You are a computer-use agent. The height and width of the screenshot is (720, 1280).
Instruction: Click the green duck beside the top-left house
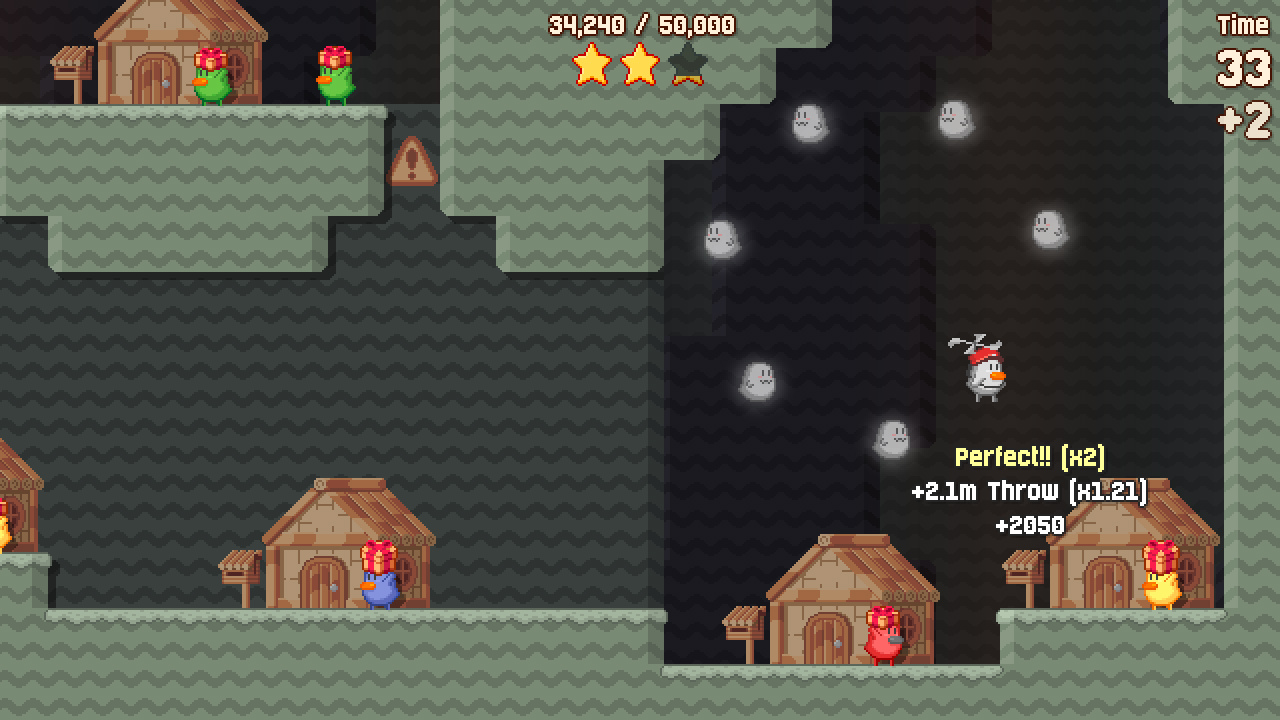(x=213, y=80)
